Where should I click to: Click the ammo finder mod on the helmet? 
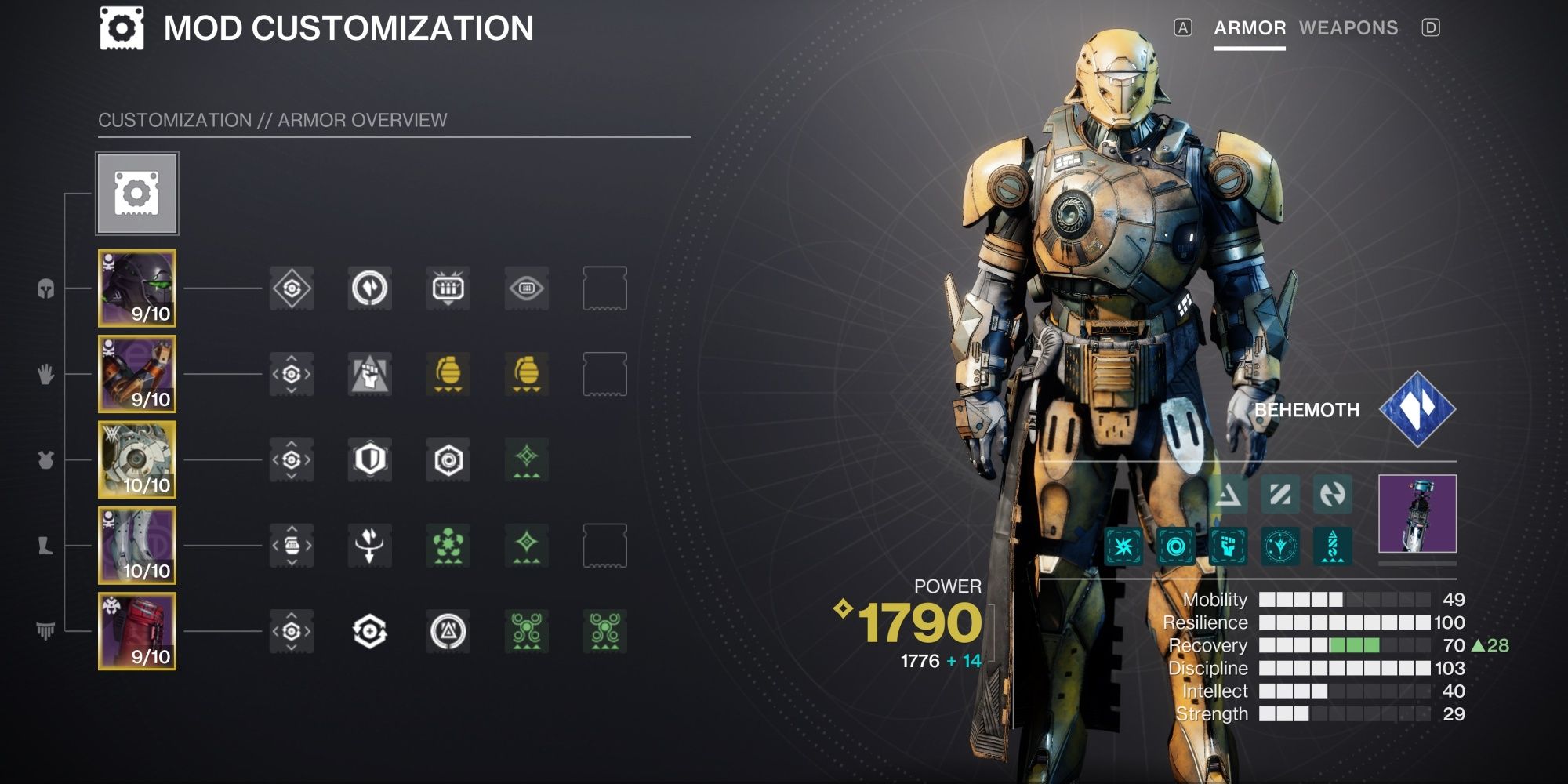[447, 289]
